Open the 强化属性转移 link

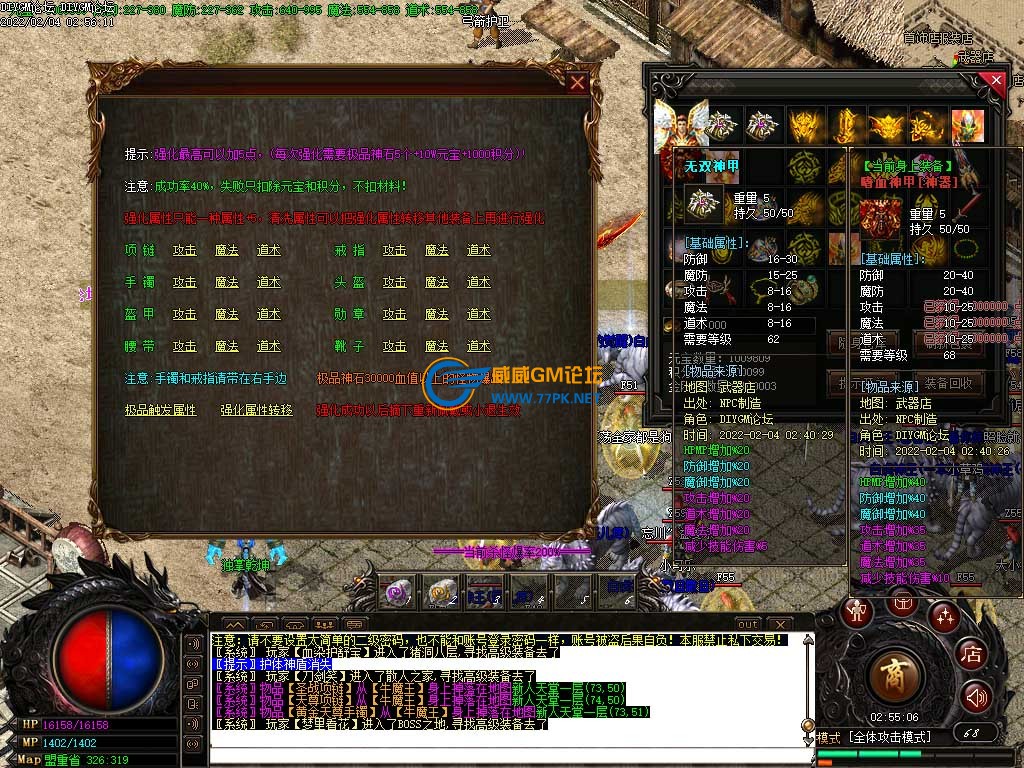point(257,410)
